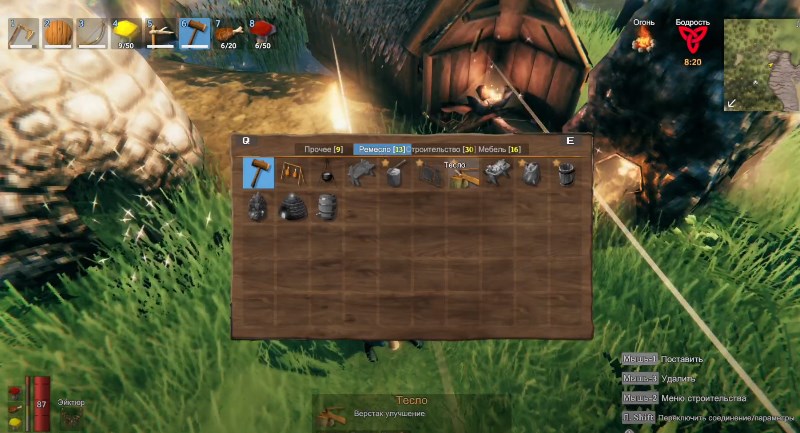
Task: Pick the Тесло adze upgrade piece
Action: [x=463, y=176]
